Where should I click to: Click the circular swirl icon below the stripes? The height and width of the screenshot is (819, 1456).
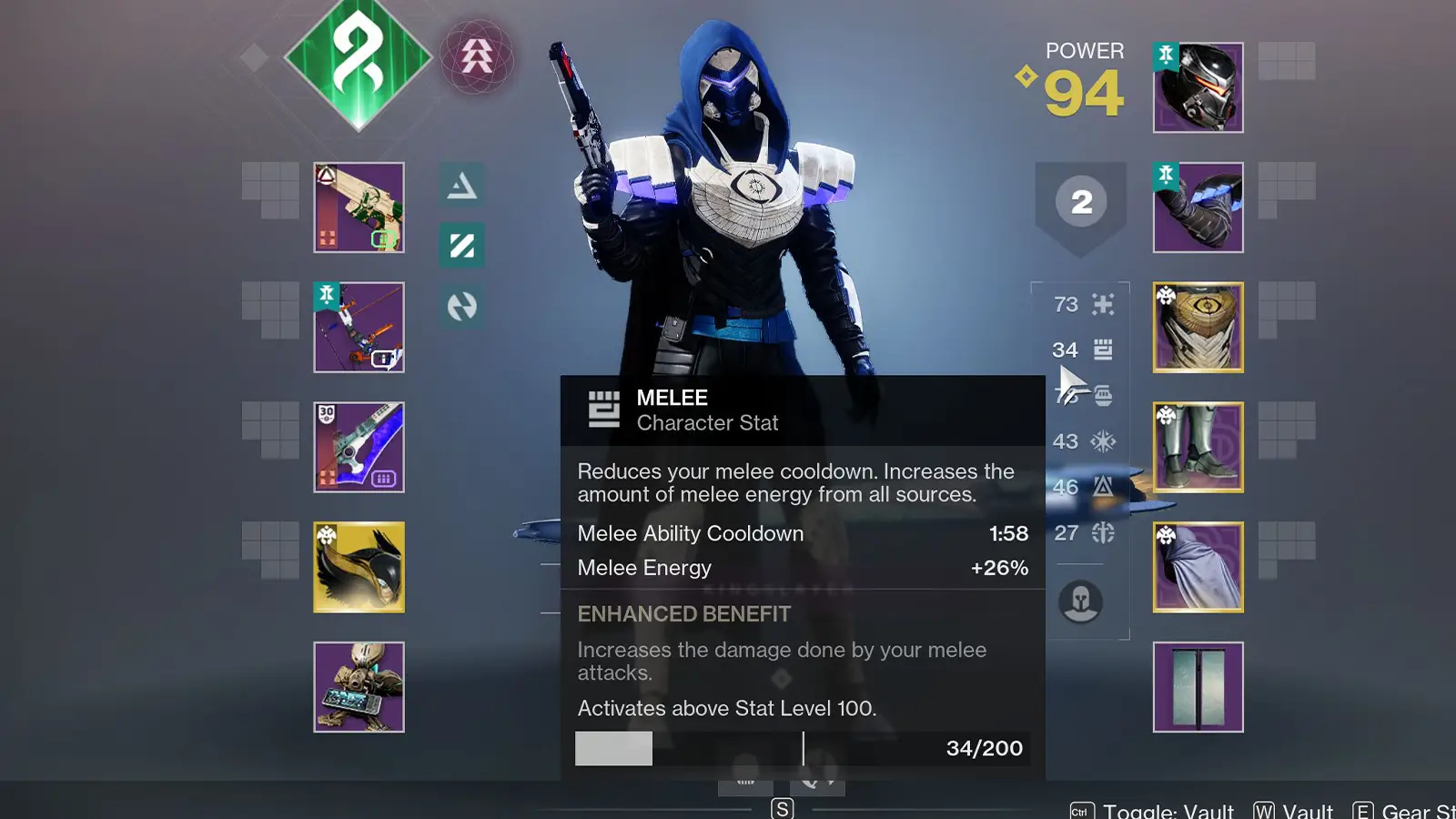click(462, 308)
